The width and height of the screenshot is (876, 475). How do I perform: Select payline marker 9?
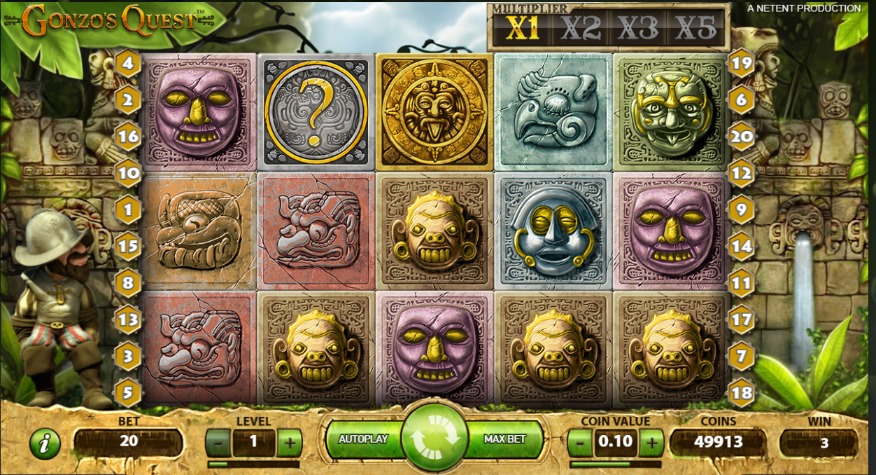[x=741, y=210]
